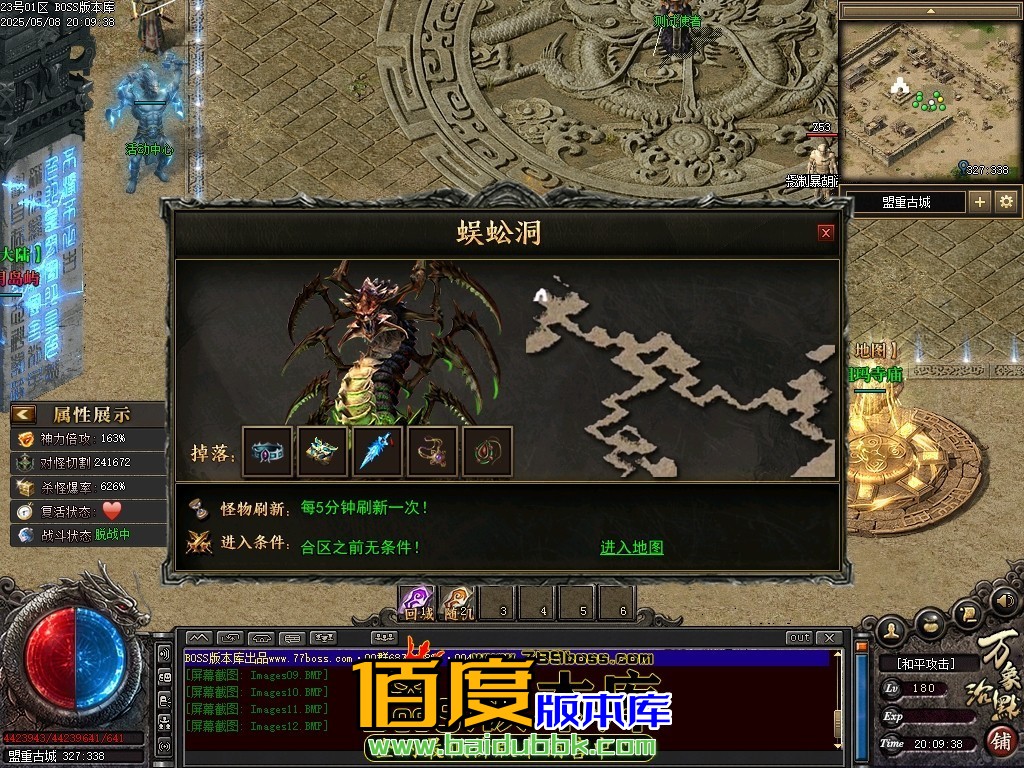
Task: Click the chat window OUT button
Action: click(799, 638)
